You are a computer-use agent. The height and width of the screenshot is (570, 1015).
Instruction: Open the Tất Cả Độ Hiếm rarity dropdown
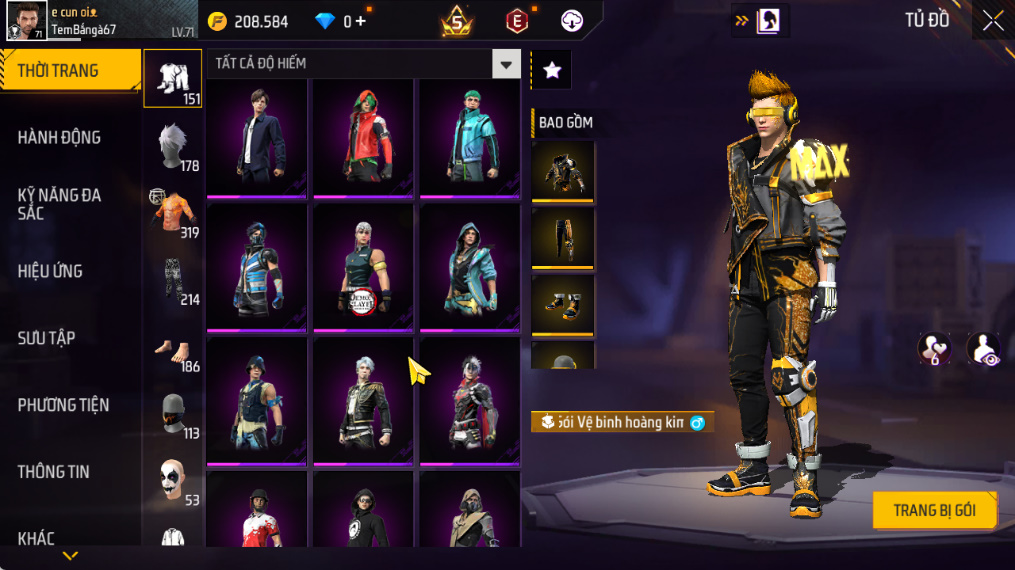[x=506, y=64]
